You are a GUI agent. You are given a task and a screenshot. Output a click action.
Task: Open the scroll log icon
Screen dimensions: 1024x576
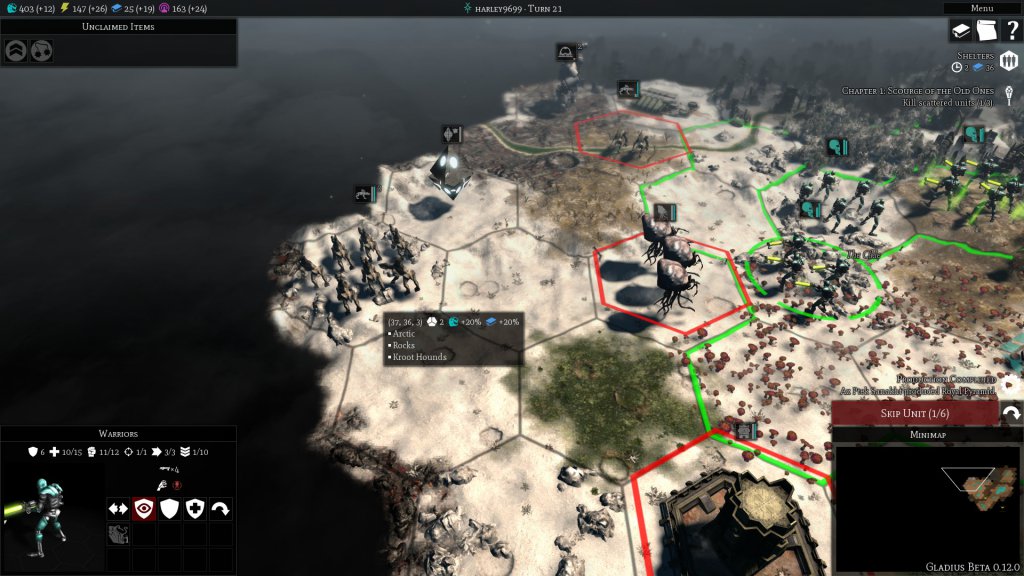pos(985,31)
